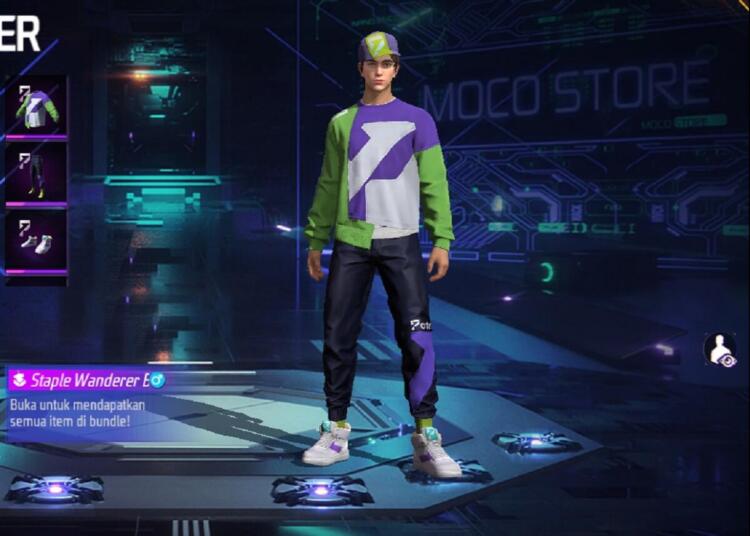Select the white sneakers thumbnail
The image size is (750, 536).
(36, 241)
